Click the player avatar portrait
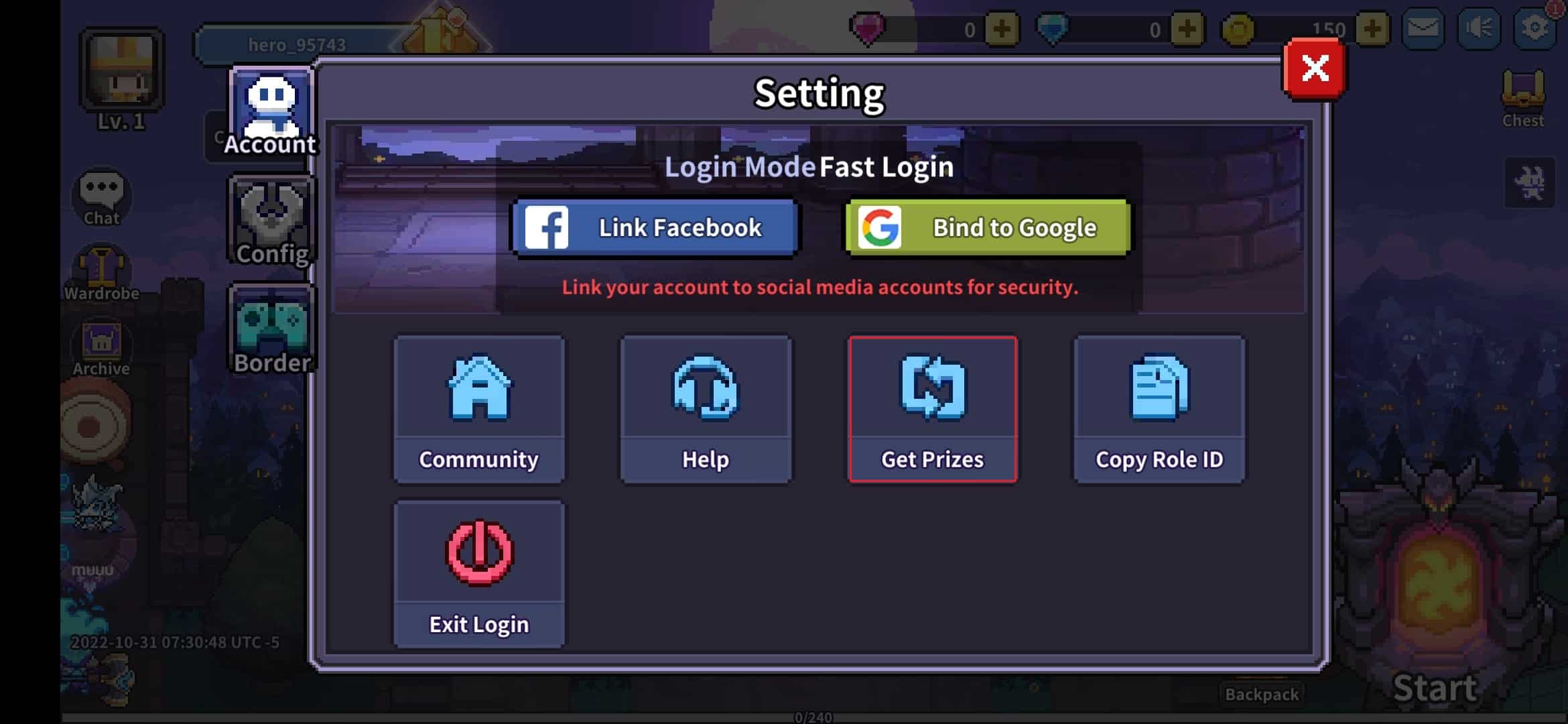Viewport: 1568px width, 724px height. coord(121,70)
